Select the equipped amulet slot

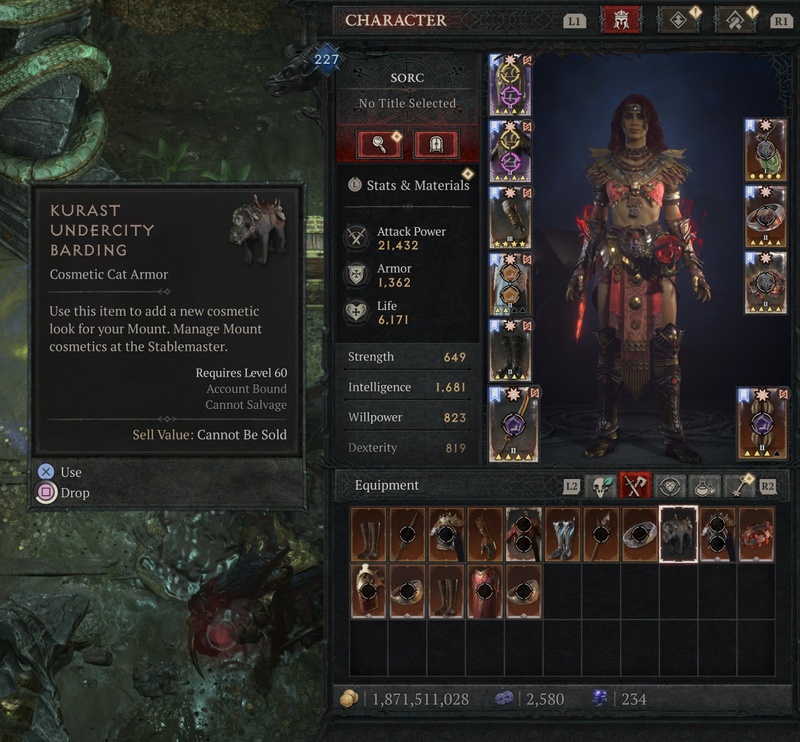[765, 148]
